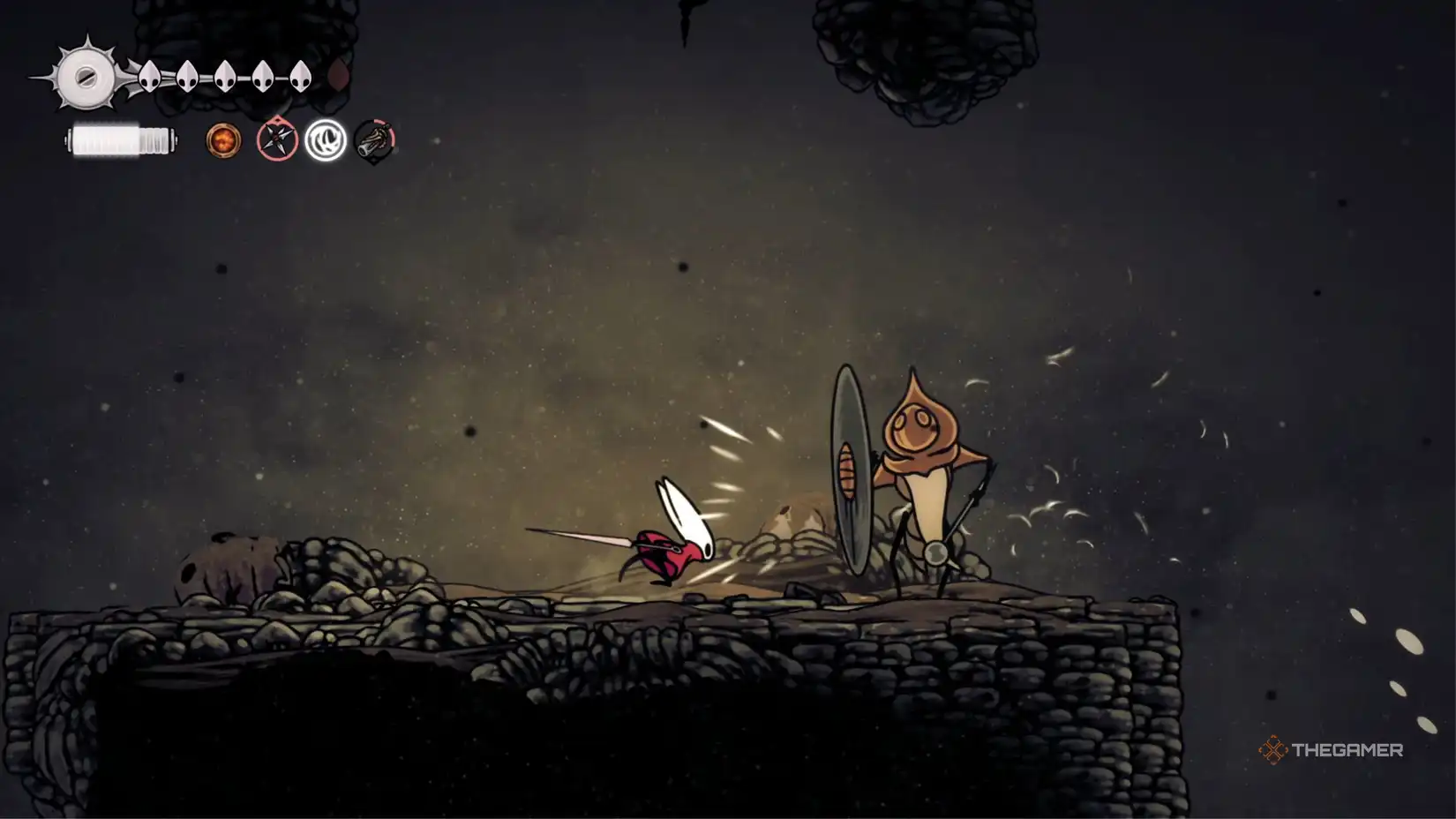Viewport: 1456px width, 819px height.
Task: Click the orange diamond emblem next to THEGAMER
Action: click(x=1274, y=751)
